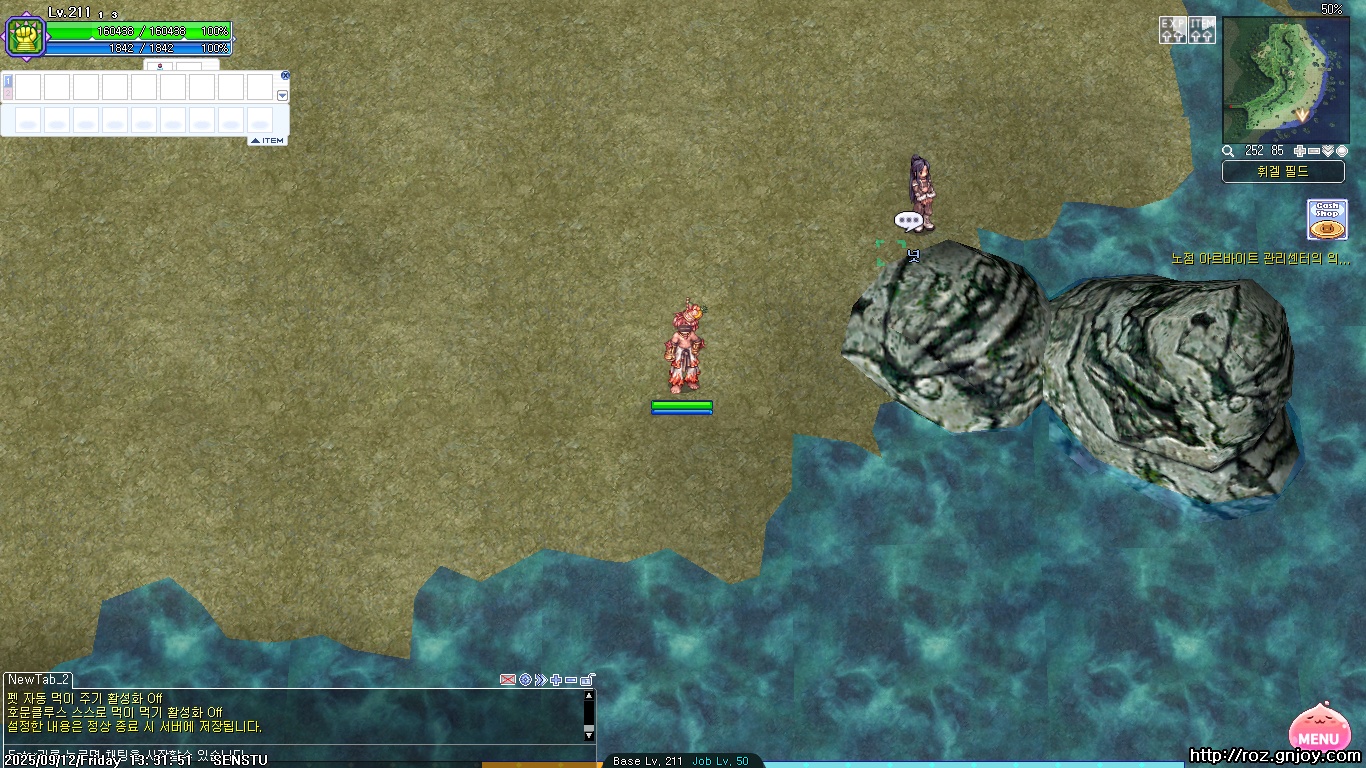Click the chat window lock icon
1366x768 pixels.
click(x=587, y=680)
